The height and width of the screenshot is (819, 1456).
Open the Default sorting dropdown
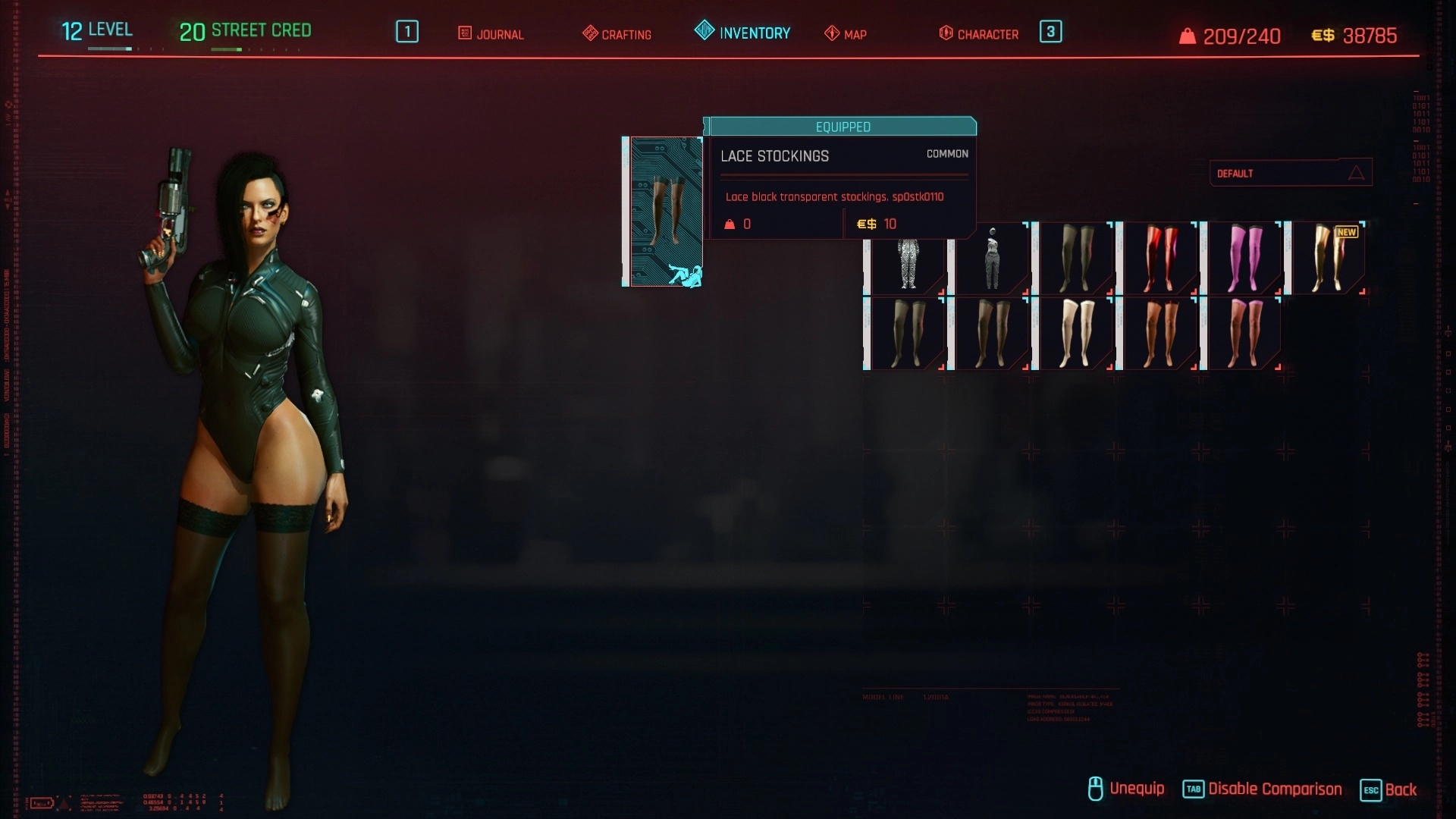1290,173
